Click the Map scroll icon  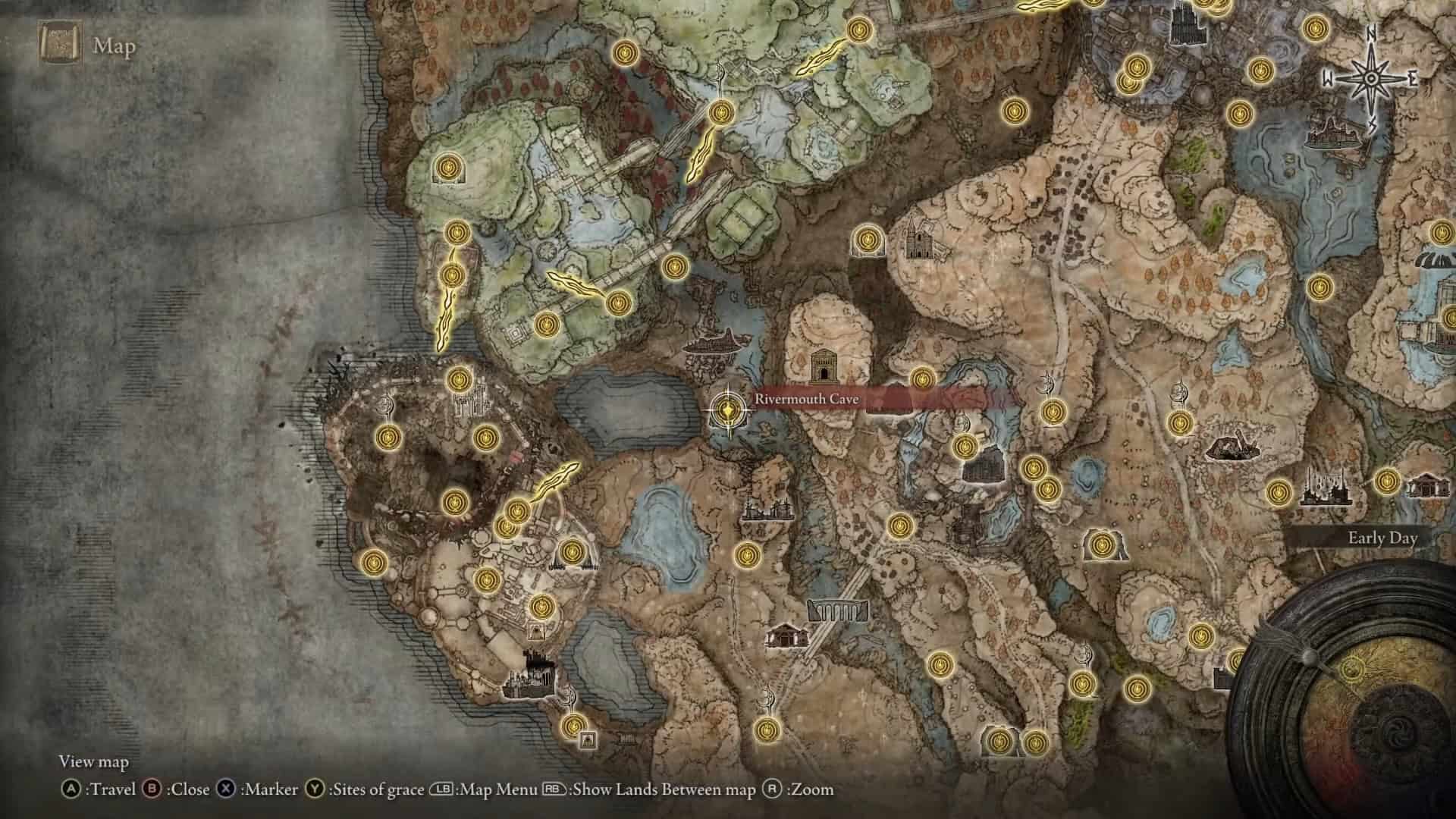(x=60, y=45)
